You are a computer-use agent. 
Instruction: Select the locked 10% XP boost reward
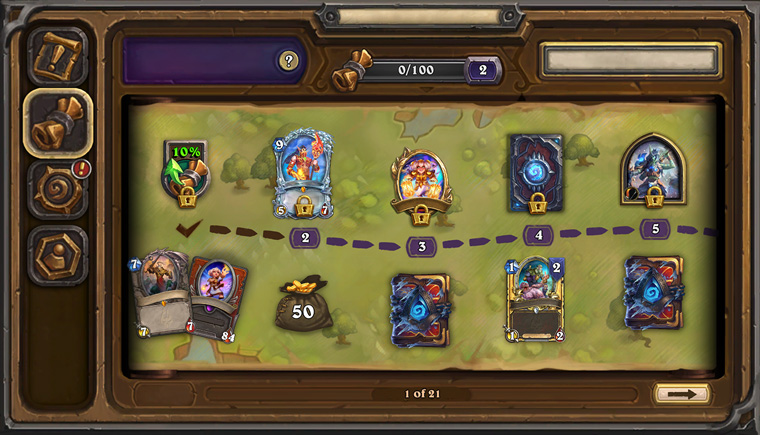tap(185, 172)
